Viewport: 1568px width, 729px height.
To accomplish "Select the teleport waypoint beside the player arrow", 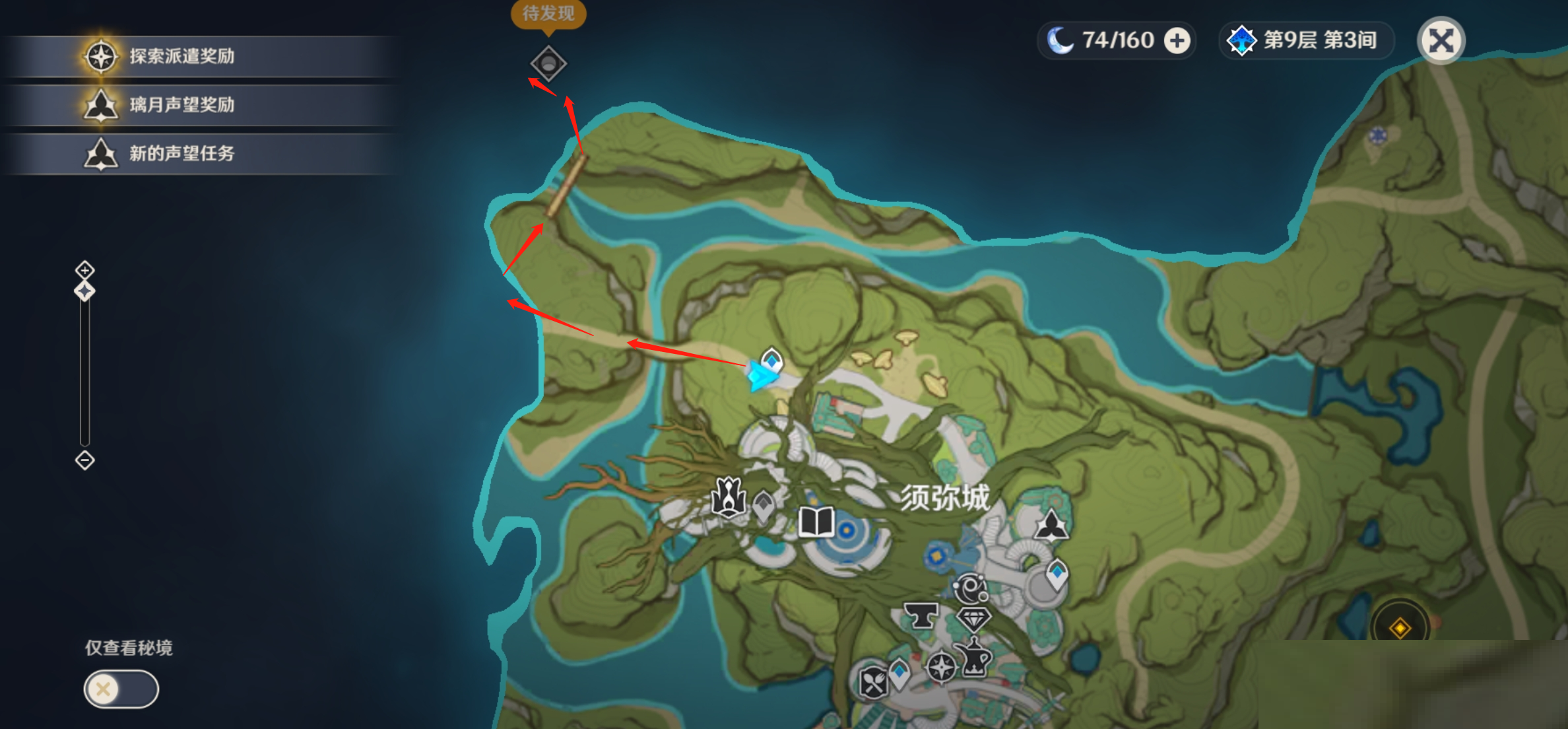I will click(771, 360).
